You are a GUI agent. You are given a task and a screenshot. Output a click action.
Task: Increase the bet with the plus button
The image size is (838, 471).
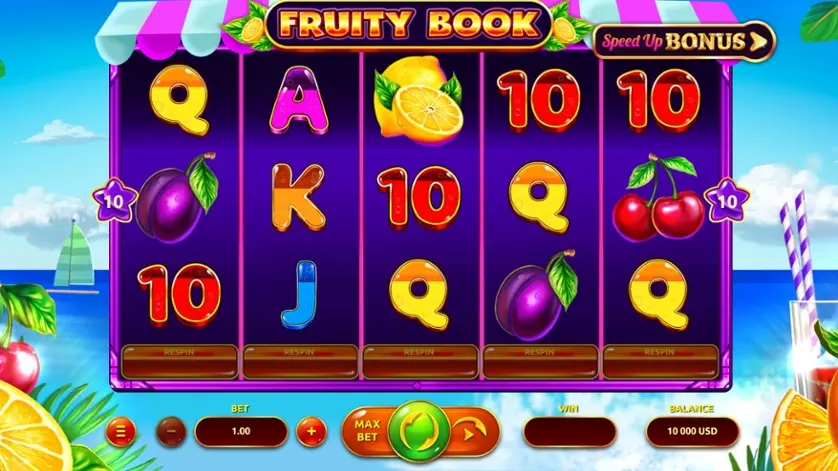click(x=311, y=433)
